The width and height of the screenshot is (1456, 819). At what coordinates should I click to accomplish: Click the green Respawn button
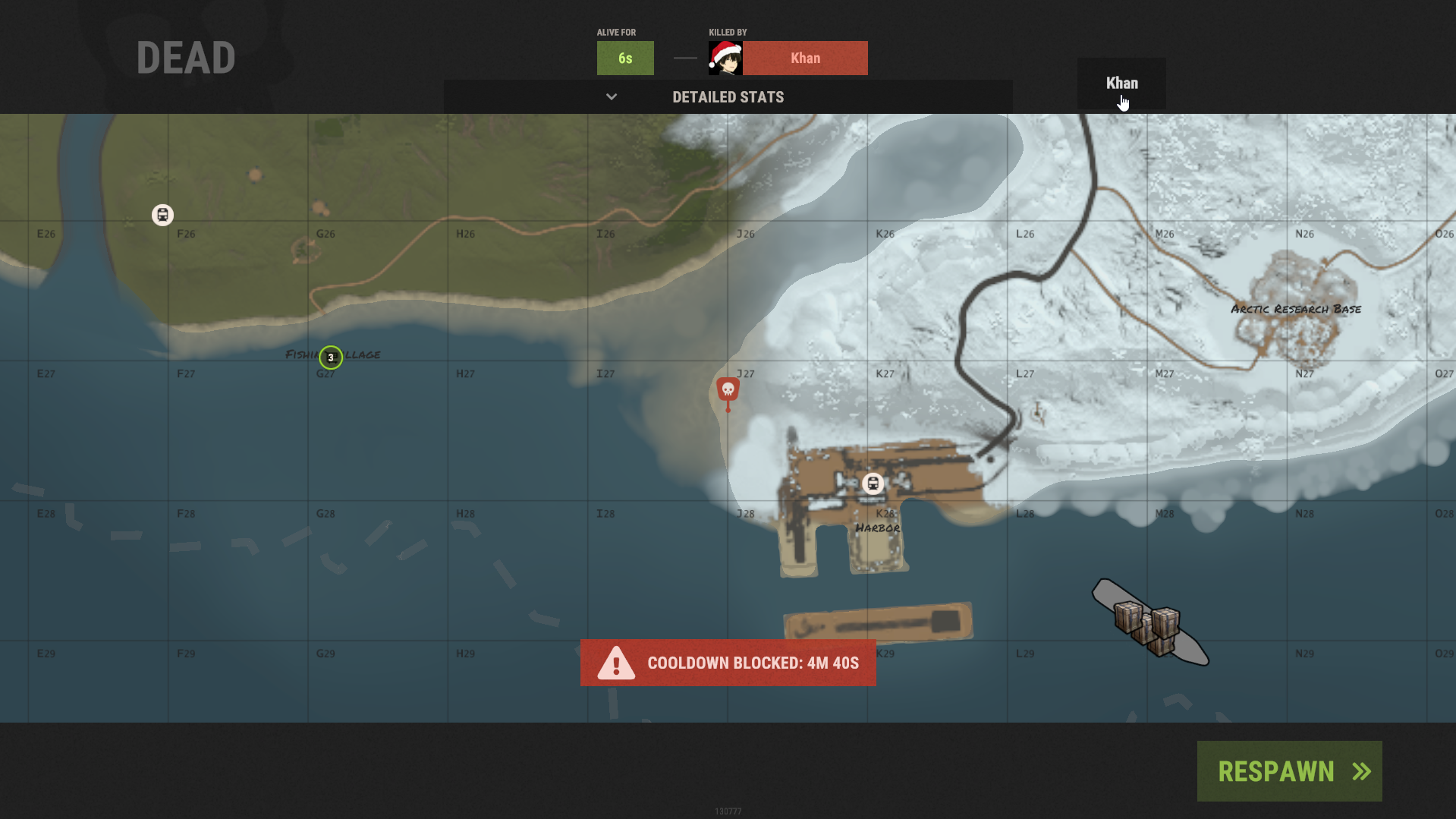(x=1289, y=771)
